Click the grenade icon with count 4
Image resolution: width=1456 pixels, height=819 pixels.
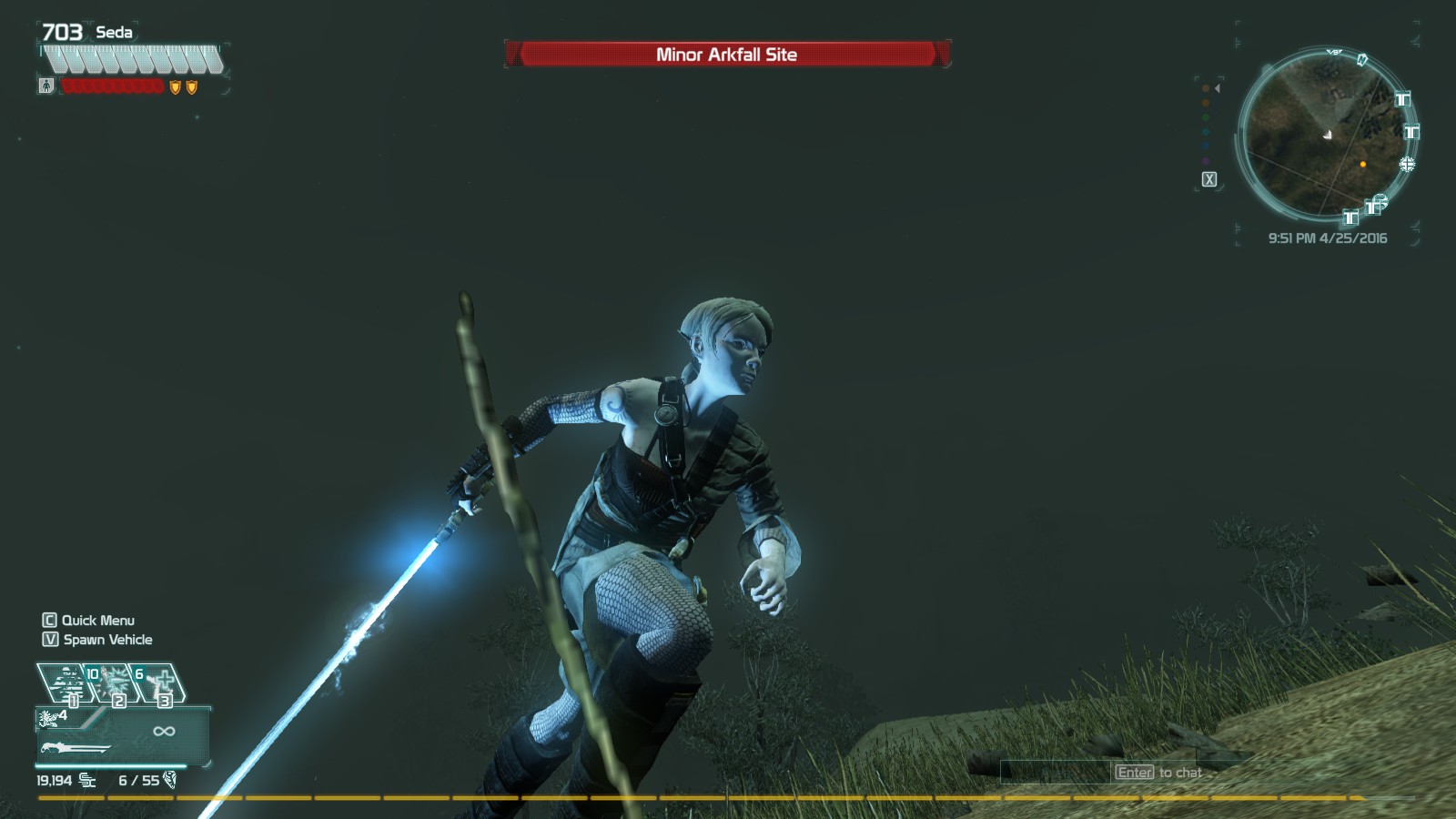[x=52, y=717]
